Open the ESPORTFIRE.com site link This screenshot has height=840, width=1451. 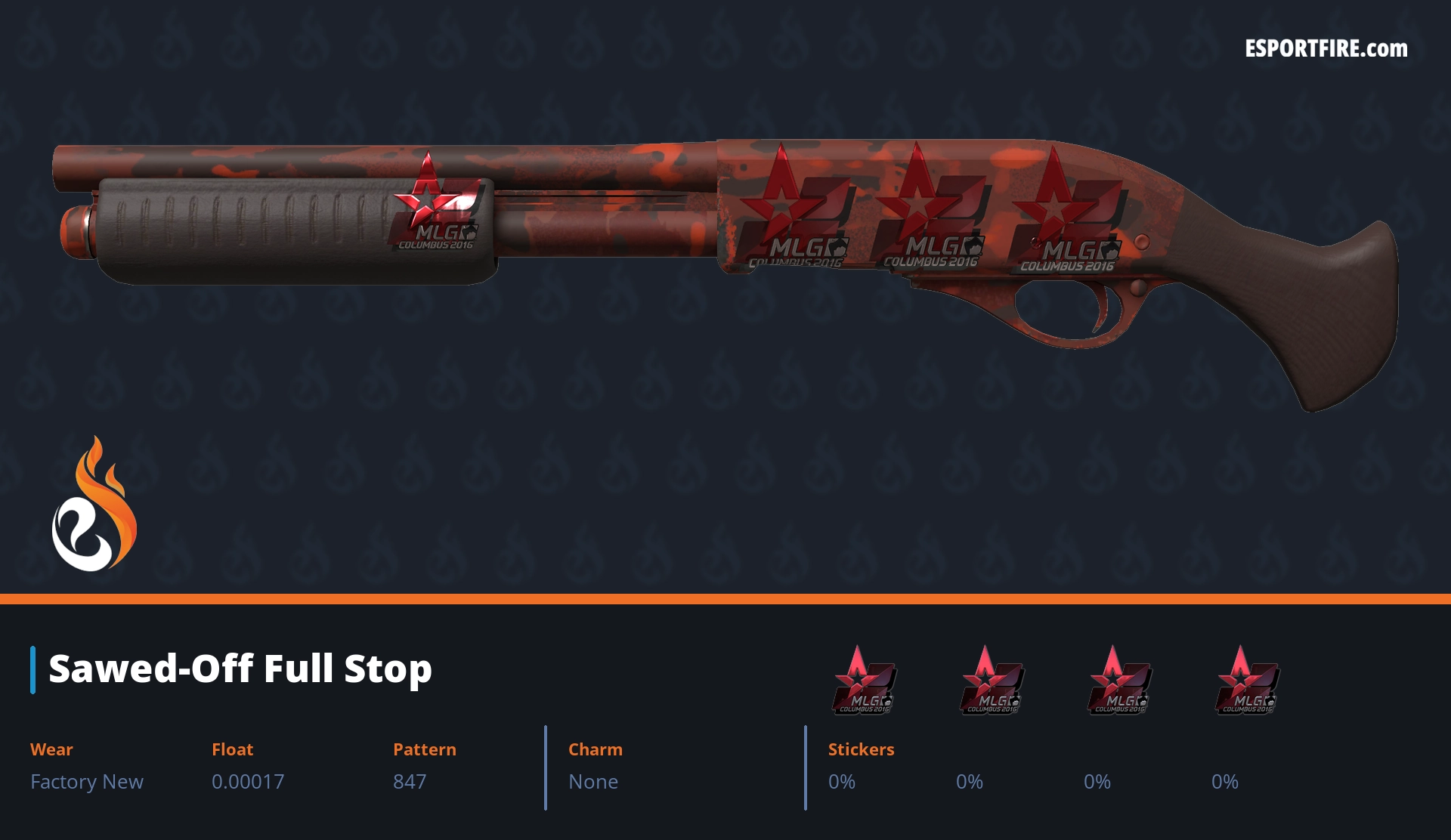[x=1326, y=49]
